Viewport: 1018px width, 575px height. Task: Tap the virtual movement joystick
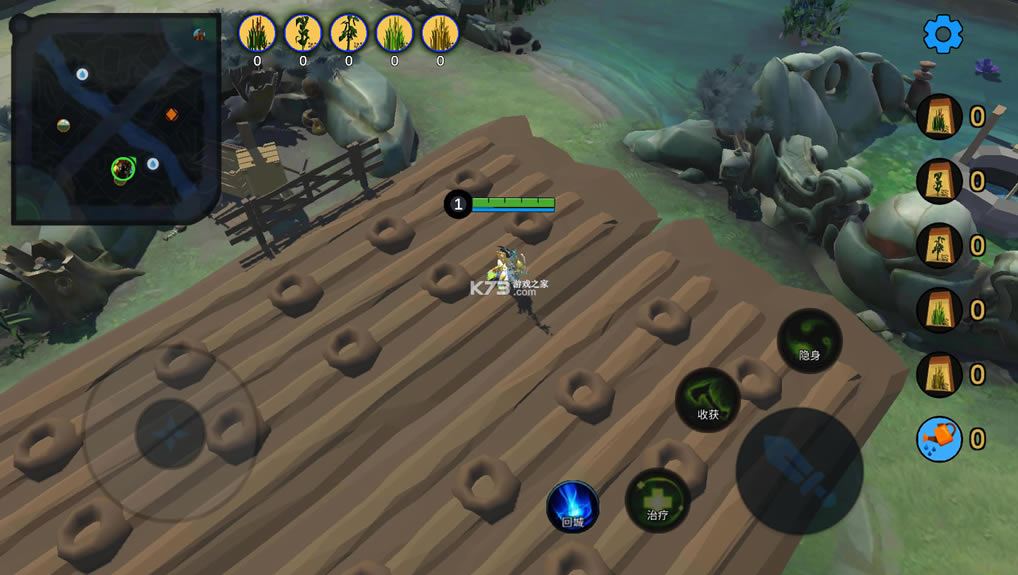(170, 433)
